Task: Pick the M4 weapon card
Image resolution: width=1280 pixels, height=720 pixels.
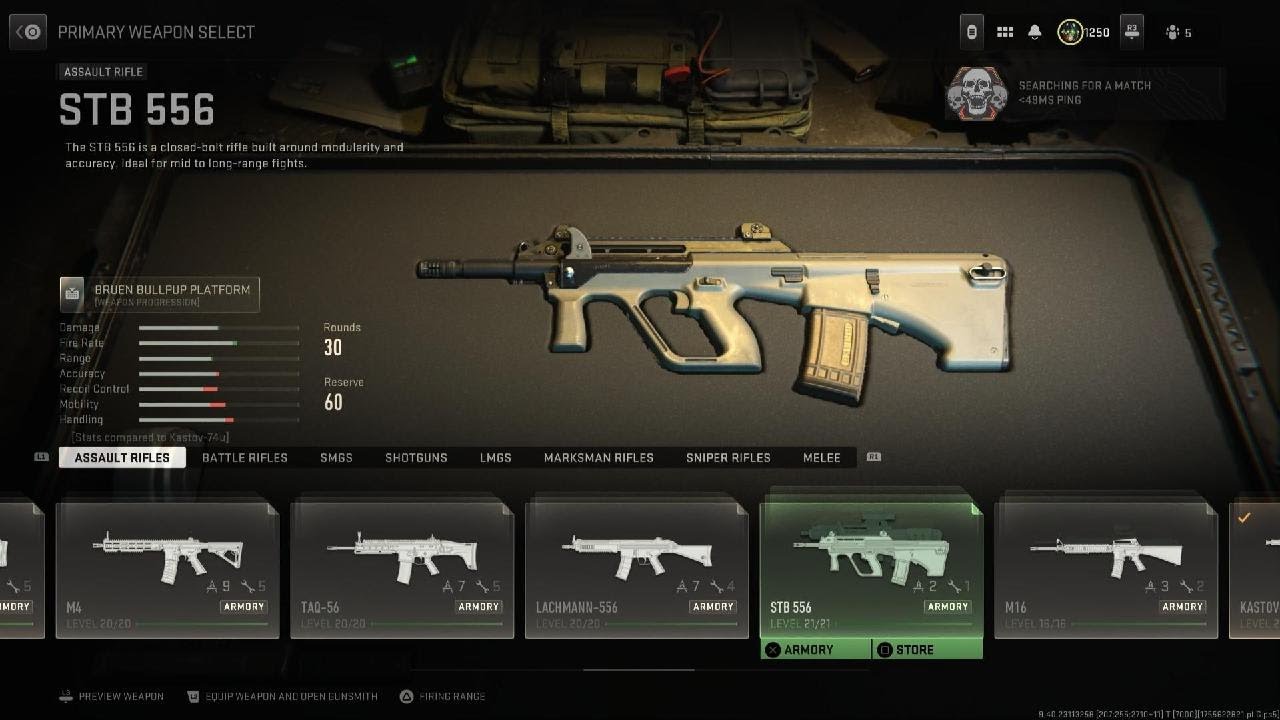Action: pyautogui.click(x=167, y=567)
